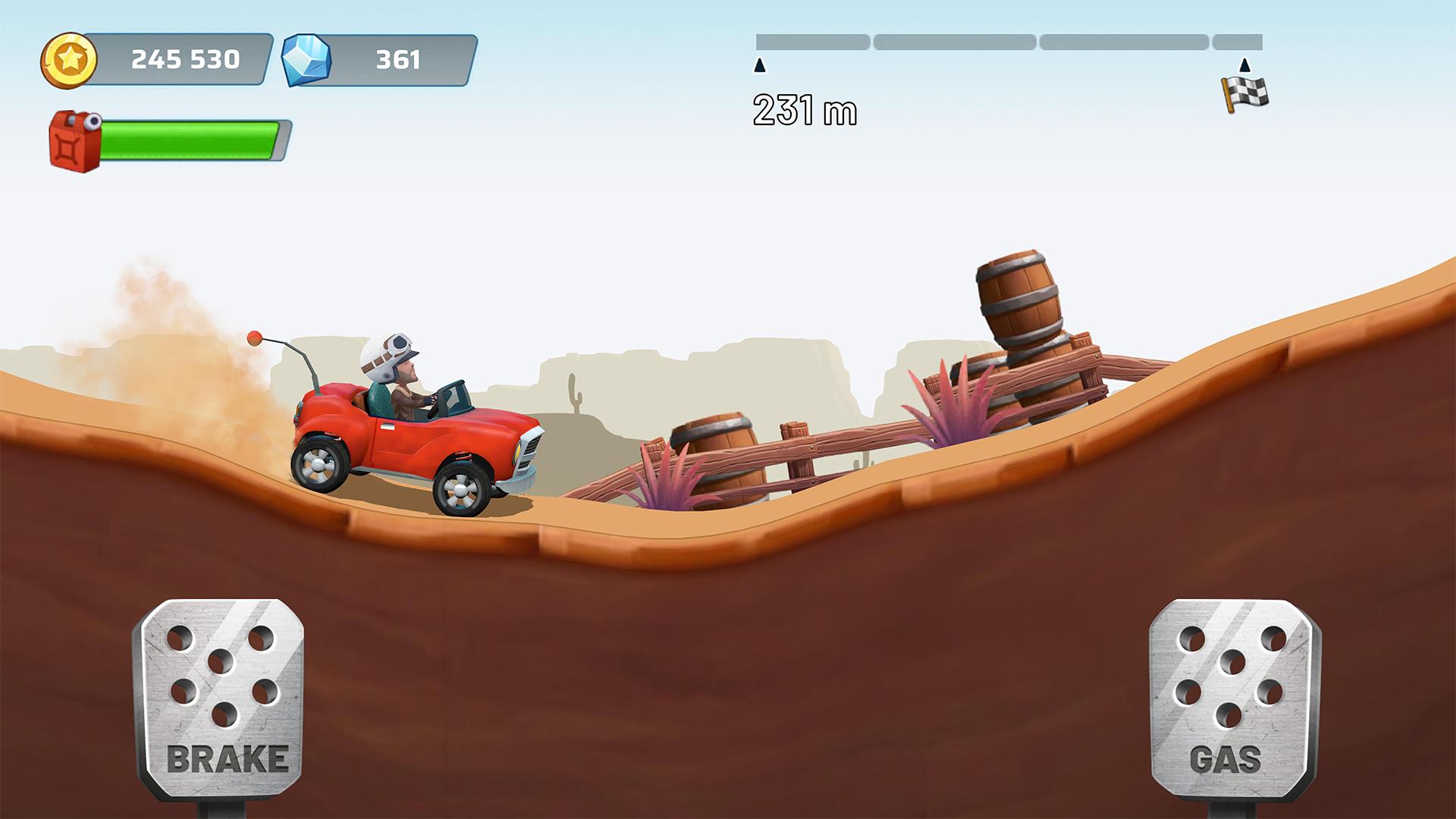1456x819 pixels.
Task: Tap the 231 m distance label
Action: pyautogui.click(x=805, y=108)
